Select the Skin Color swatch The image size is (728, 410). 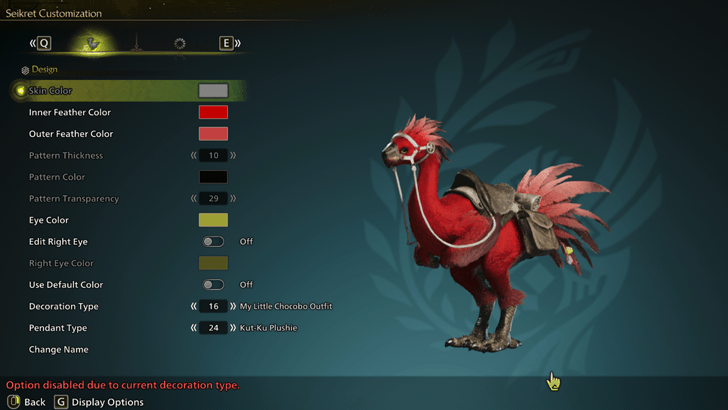(213, 91)
